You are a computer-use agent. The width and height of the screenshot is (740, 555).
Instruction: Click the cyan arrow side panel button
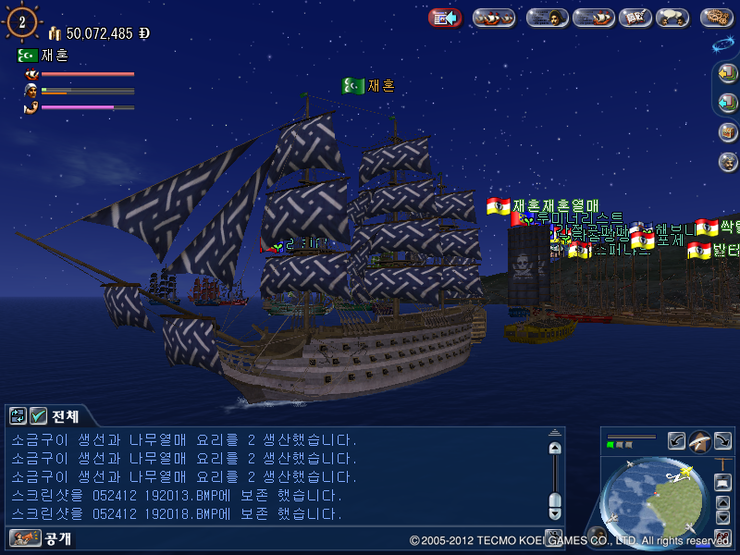728,103
